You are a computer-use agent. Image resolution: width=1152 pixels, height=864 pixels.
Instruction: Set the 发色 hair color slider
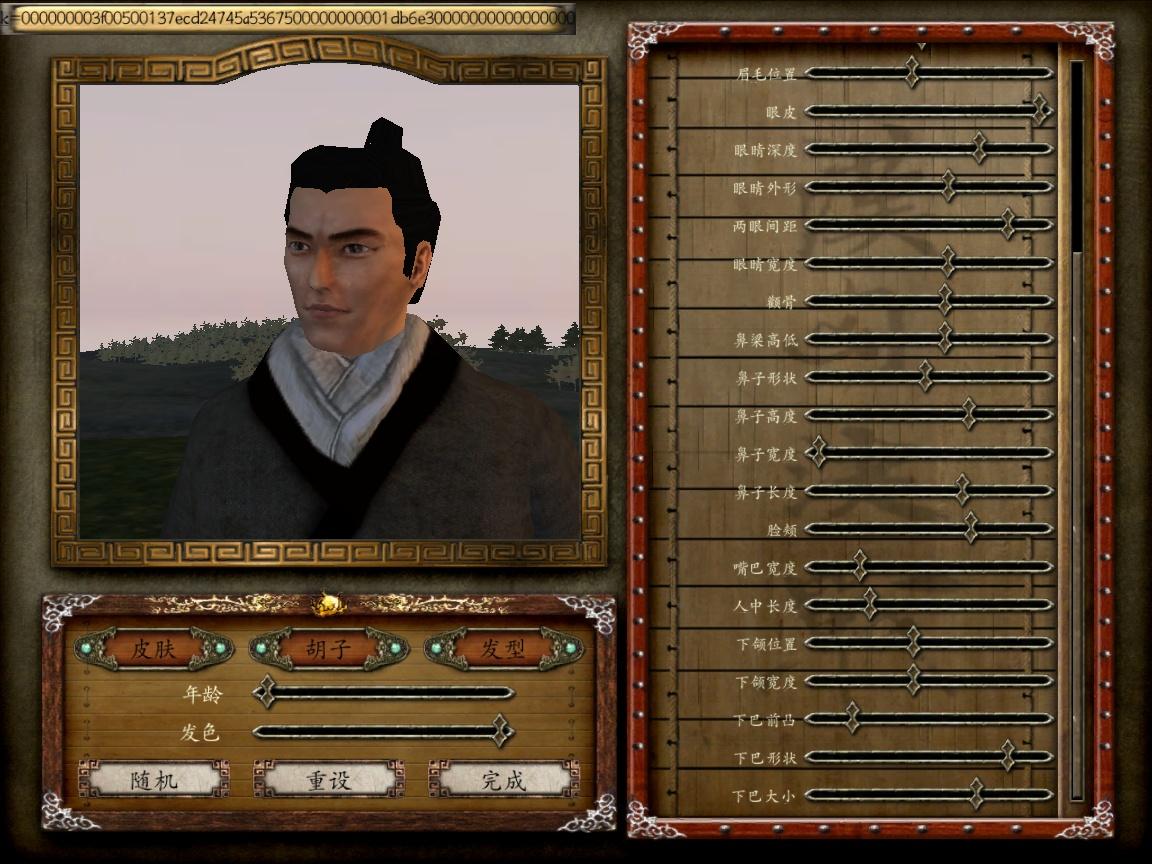501,731
